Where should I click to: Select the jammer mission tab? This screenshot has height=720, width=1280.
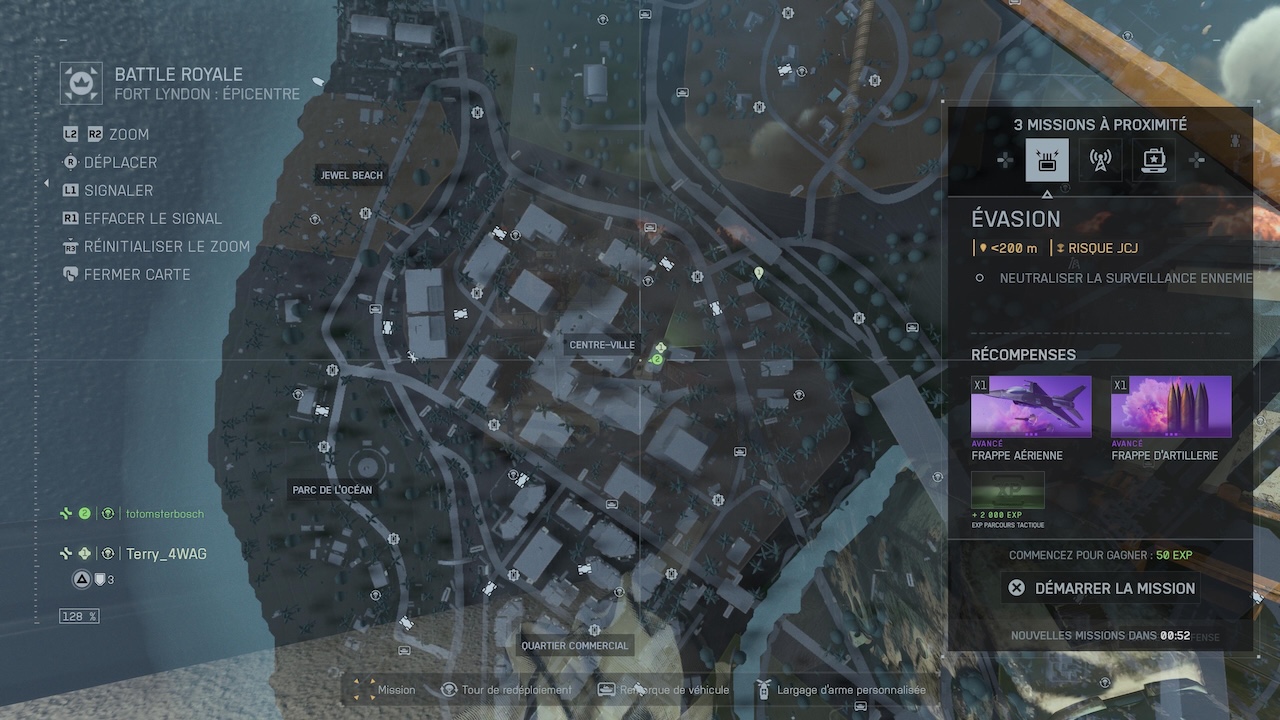[1047, 160]
